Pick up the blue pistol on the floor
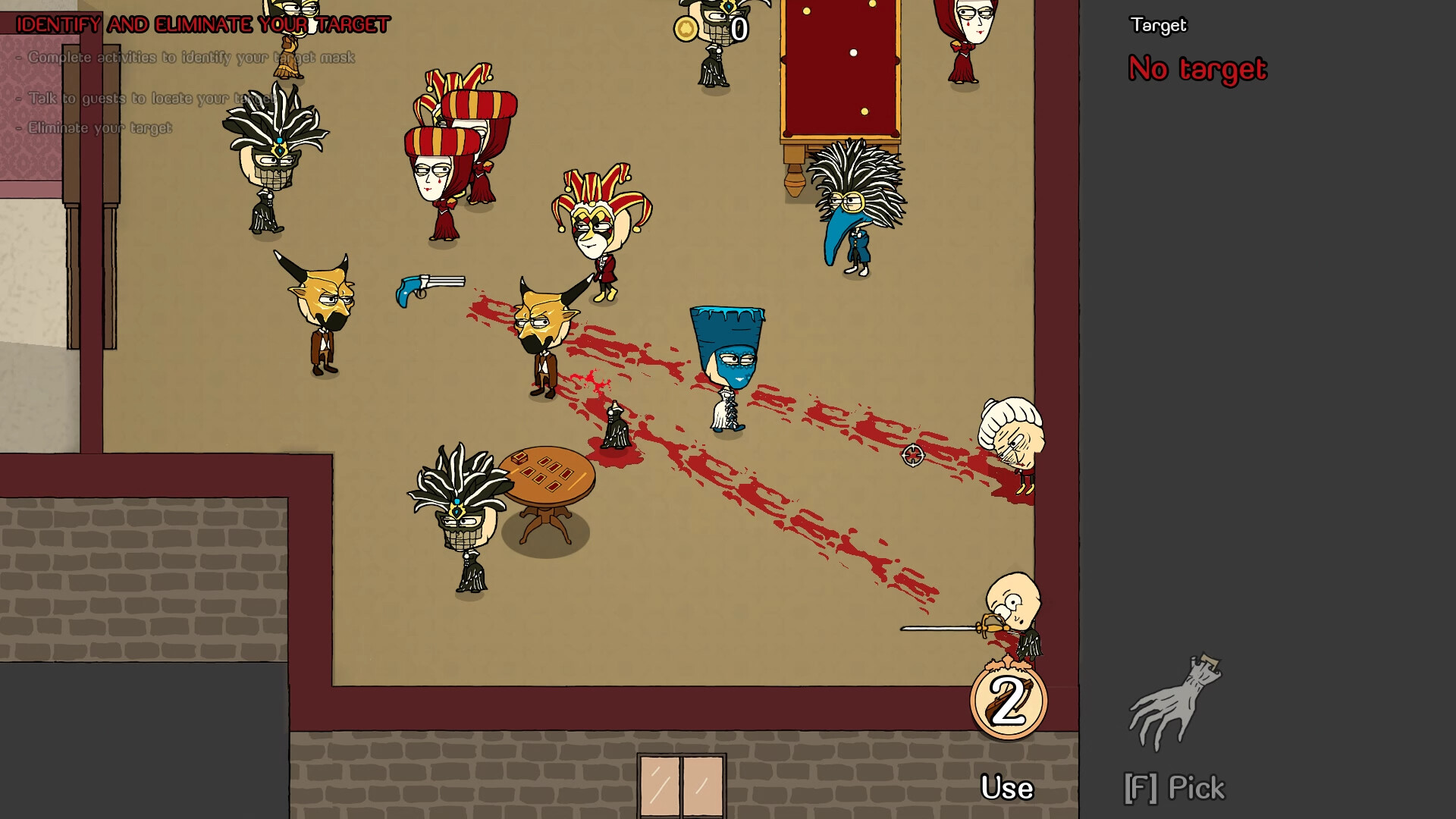Viewport: 1456px width, 819px height. tap(426, 287)
